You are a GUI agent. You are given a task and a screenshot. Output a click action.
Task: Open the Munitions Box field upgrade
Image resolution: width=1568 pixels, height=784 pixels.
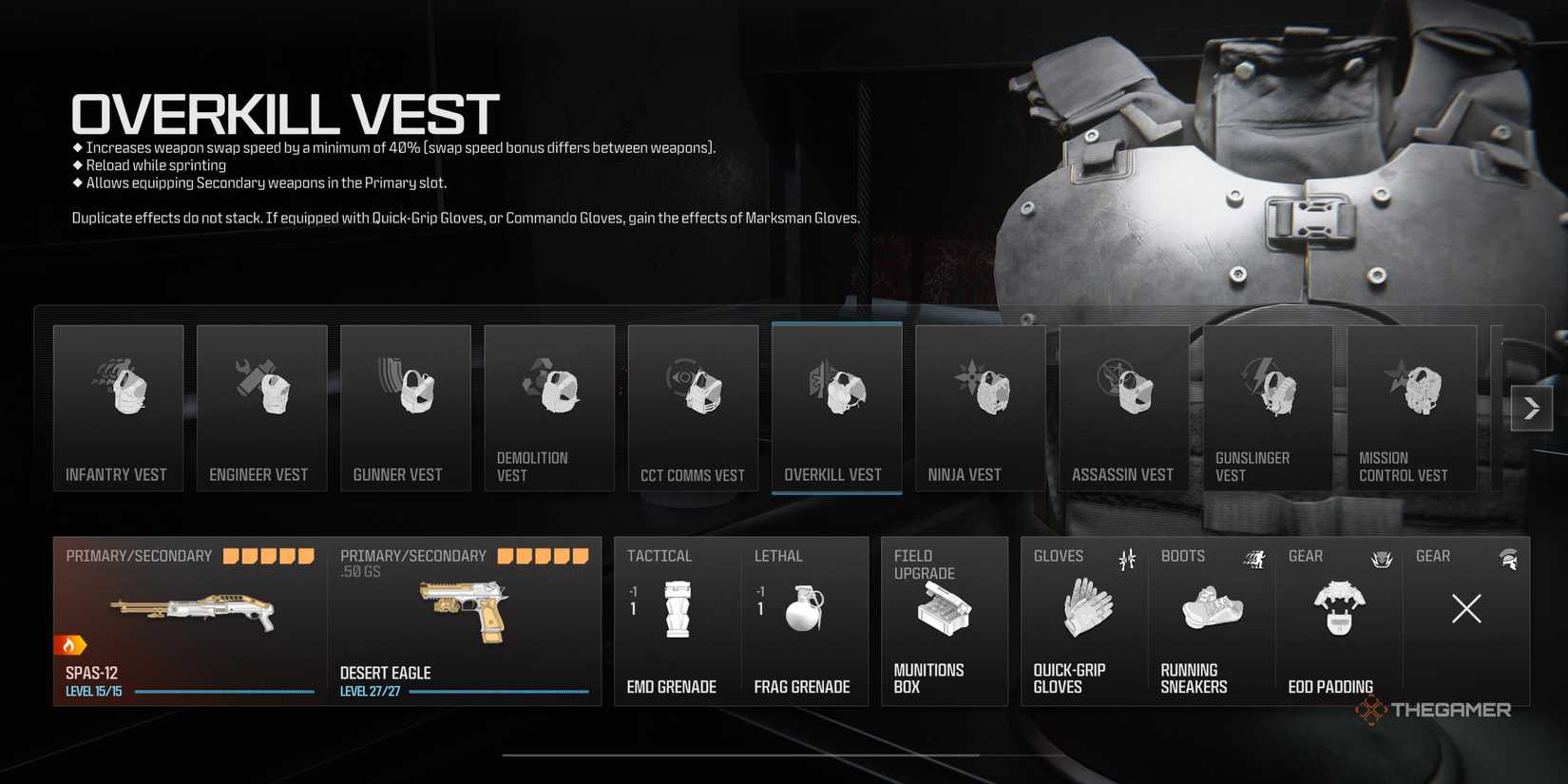click(x=944, y=618)
